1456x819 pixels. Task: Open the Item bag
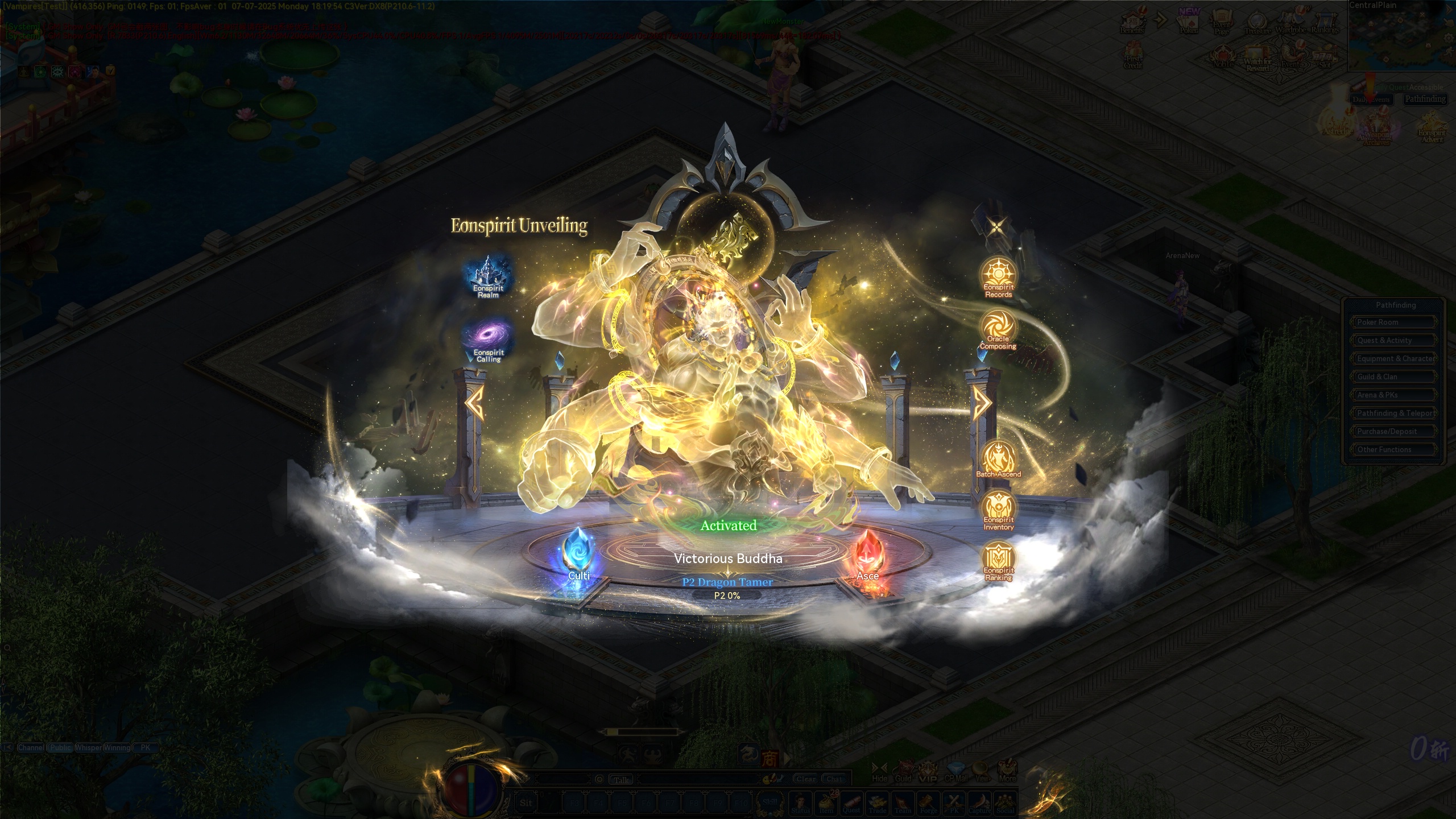click(826, 803)
